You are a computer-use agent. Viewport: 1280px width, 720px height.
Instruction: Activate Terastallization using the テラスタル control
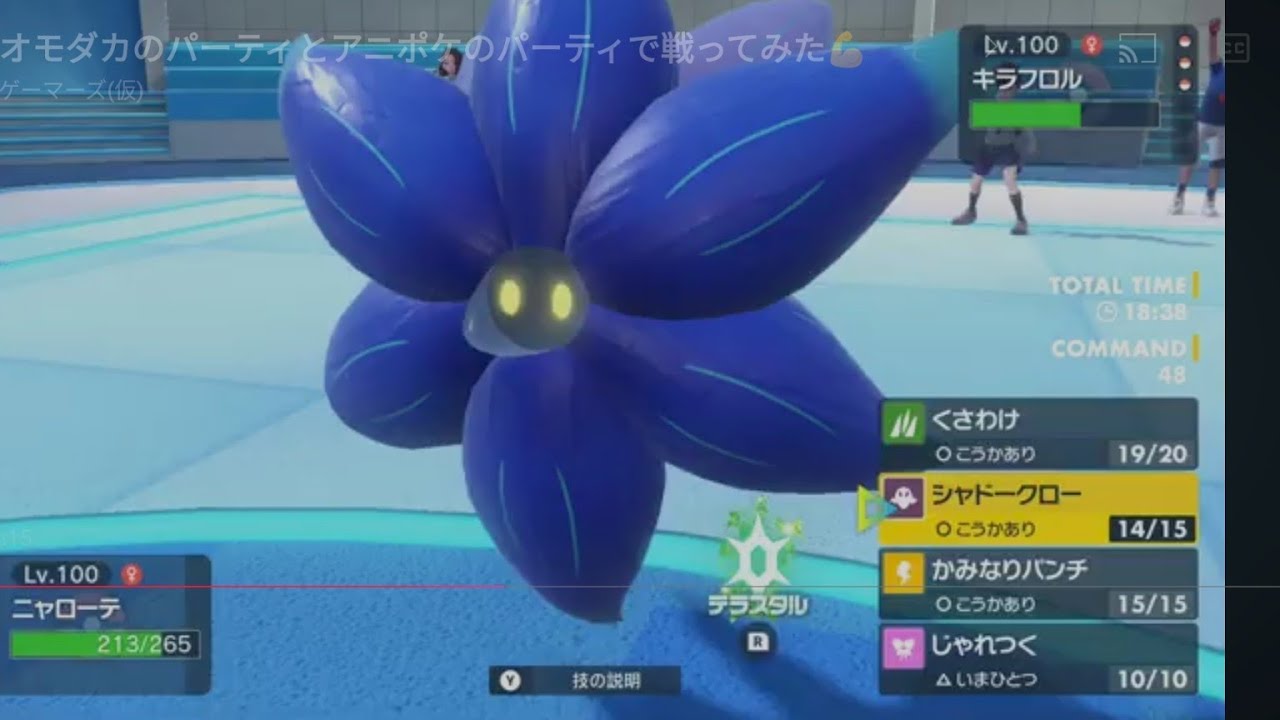pos(757,595)
